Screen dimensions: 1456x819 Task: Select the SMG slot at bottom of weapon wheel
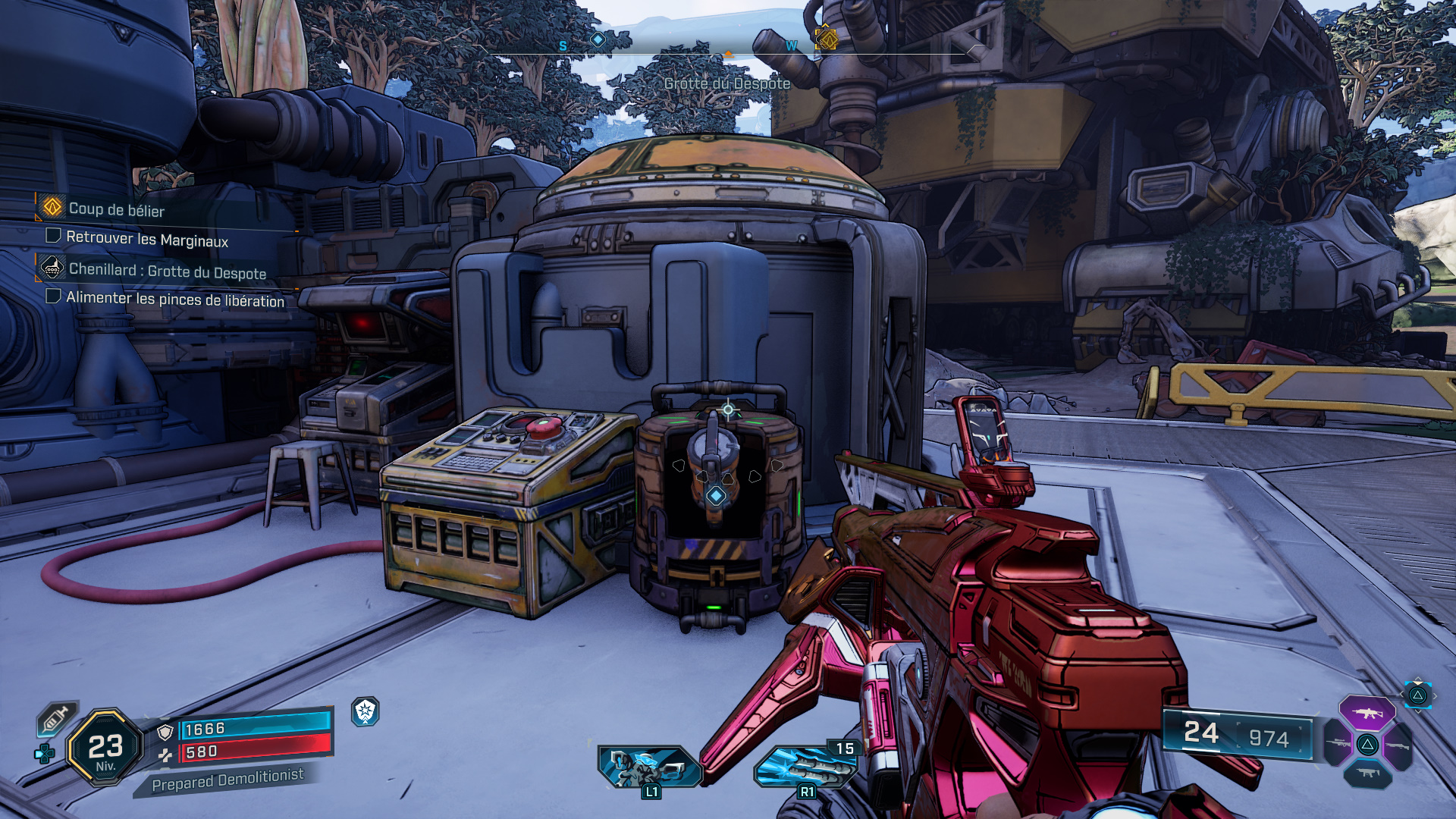pyautogui.click(x=1368, y=773)
